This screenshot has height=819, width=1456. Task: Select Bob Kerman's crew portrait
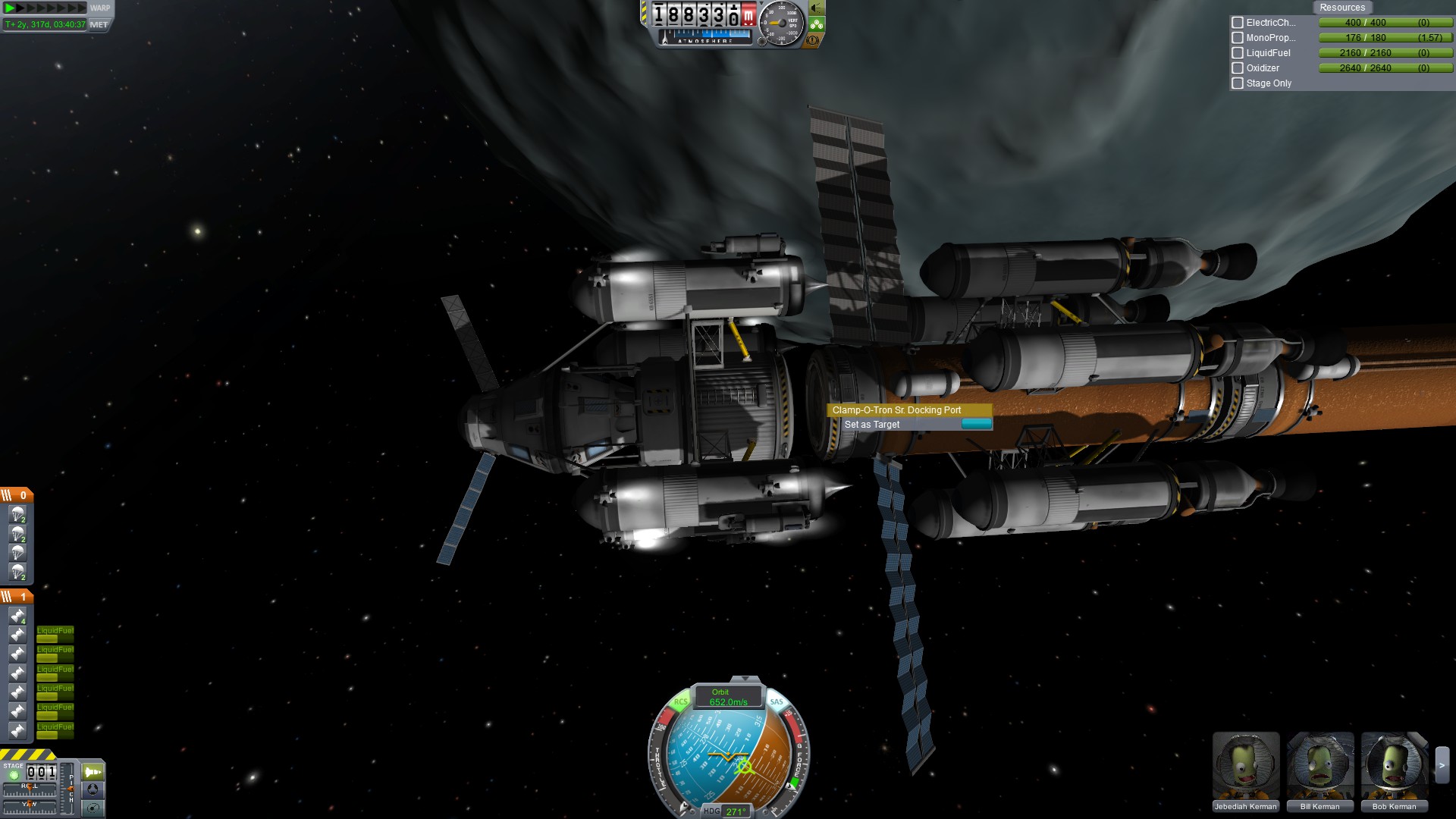tap(1394, 767)
